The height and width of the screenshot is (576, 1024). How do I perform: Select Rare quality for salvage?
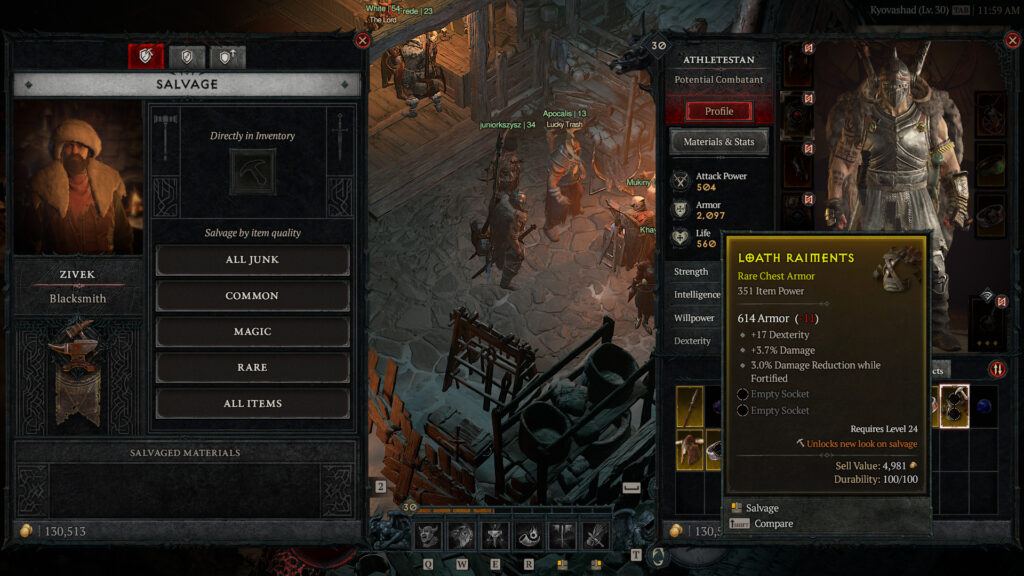(252, 367)
